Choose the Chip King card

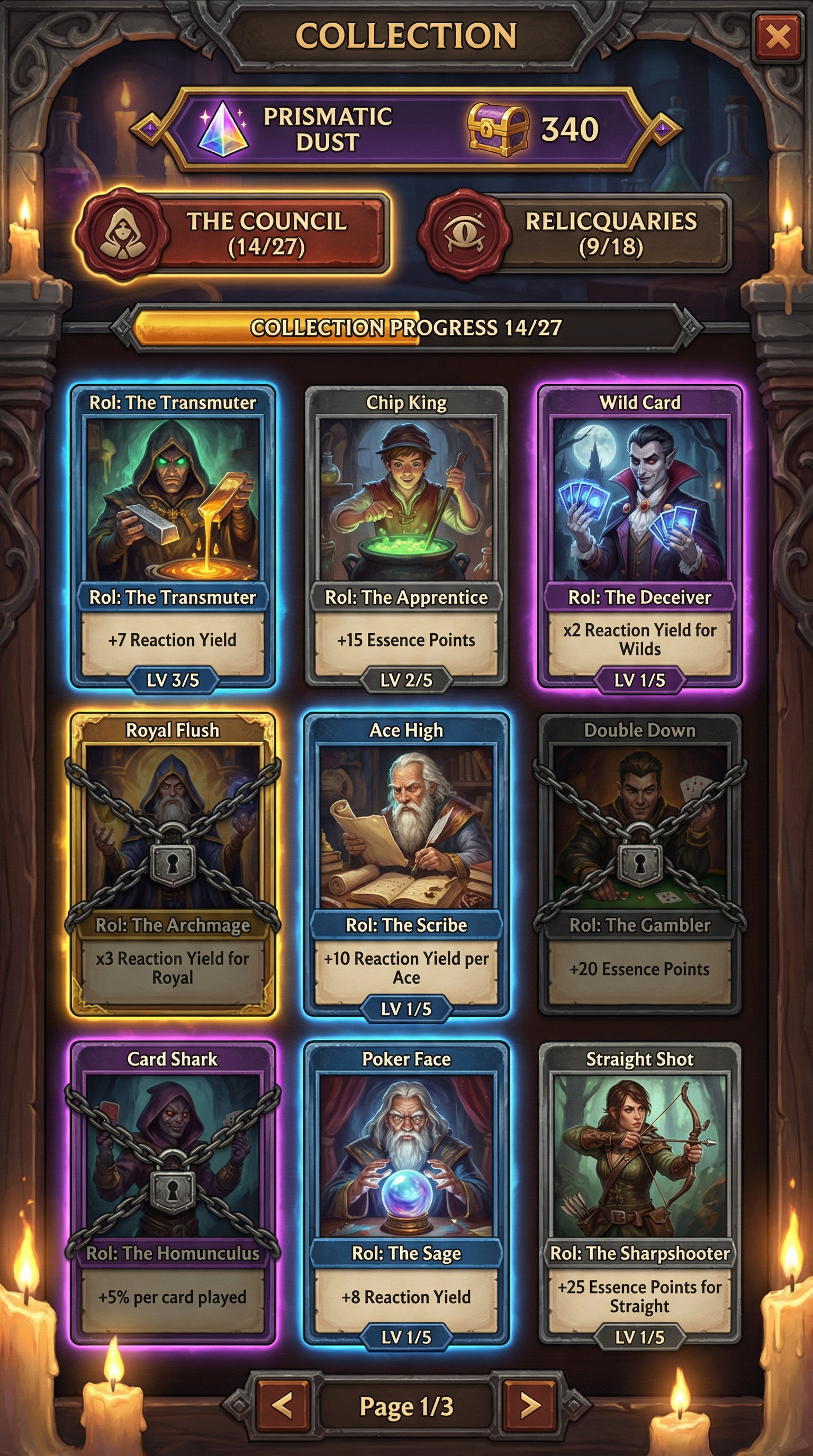pyautogui.click(x=406, y=536)
